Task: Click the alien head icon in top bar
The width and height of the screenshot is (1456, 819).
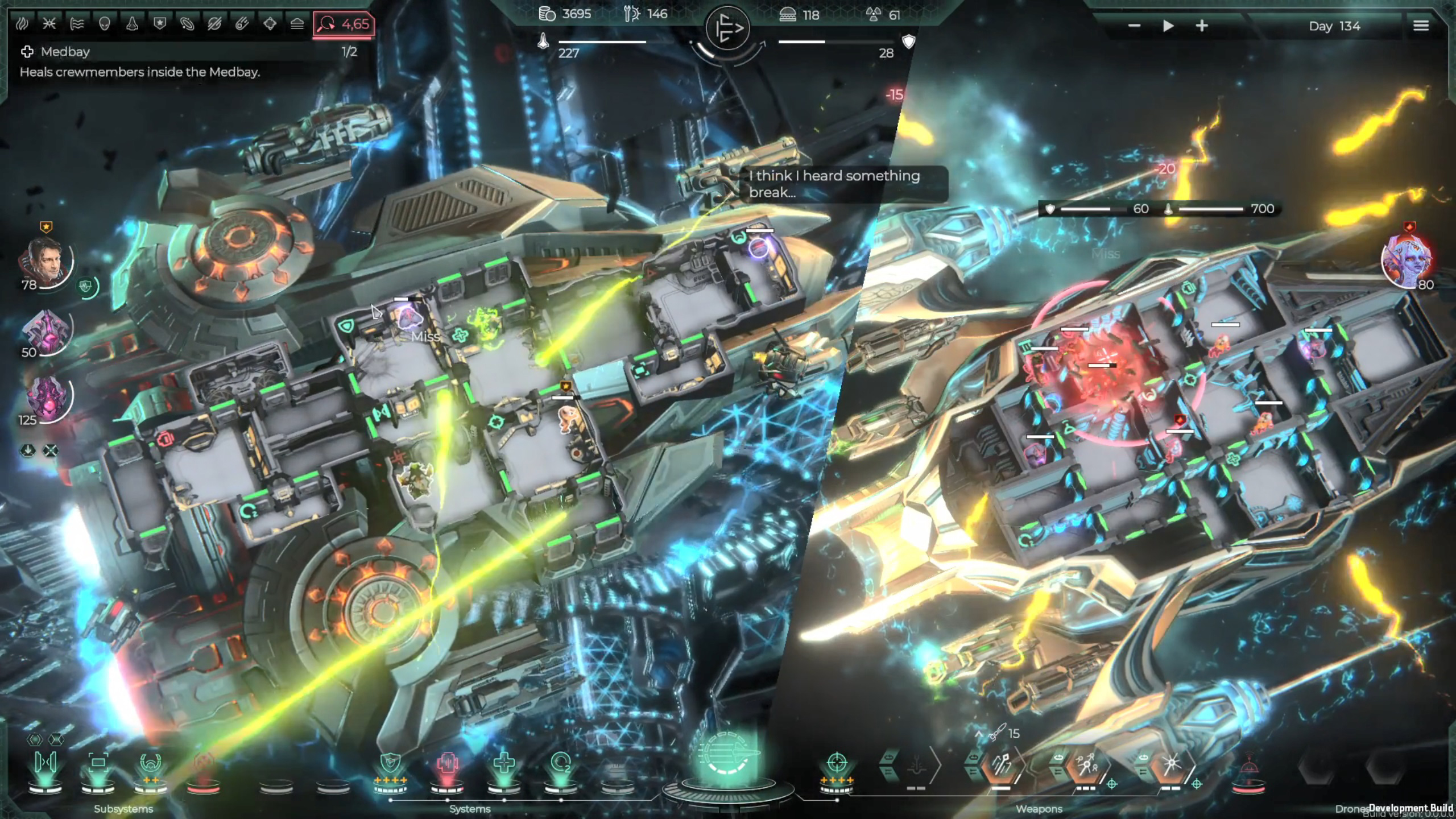Action: [104, 24]
